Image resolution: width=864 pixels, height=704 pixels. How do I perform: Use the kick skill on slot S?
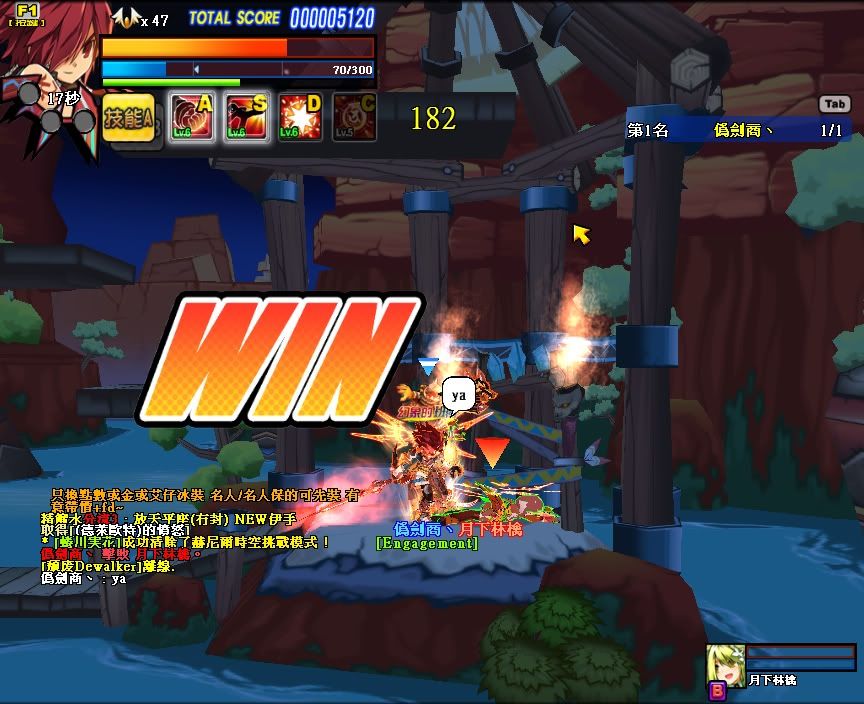pyautogui.click(x=246, y=118)
